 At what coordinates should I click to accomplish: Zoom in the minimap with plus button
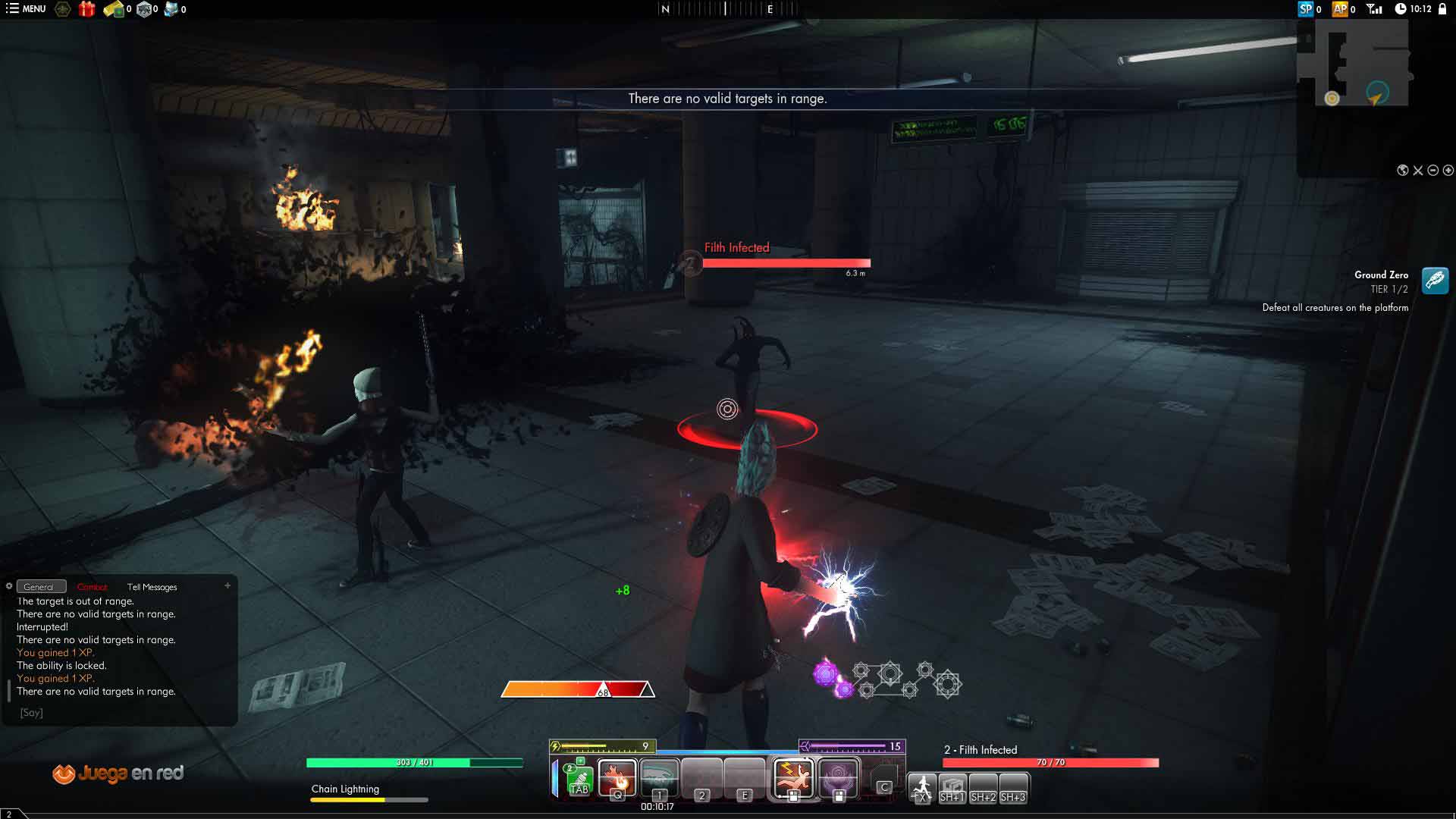pyautogui.click(x=1448, y=171)
